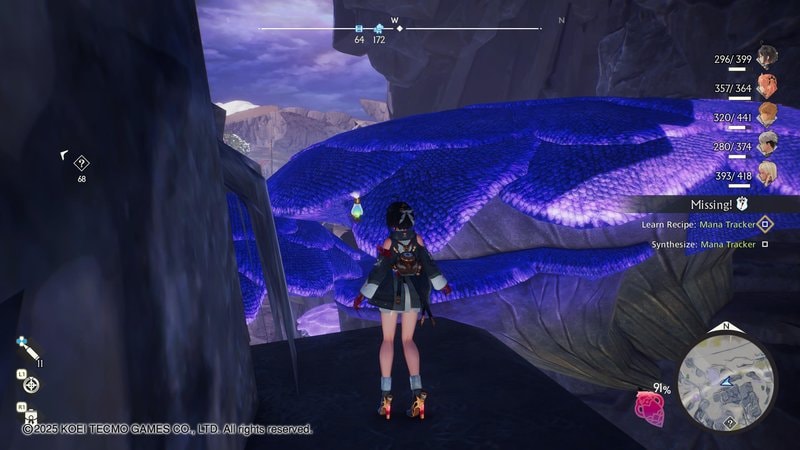Select the blonde party member portrait
The image size is (800, 450).
tap(766, 172)
